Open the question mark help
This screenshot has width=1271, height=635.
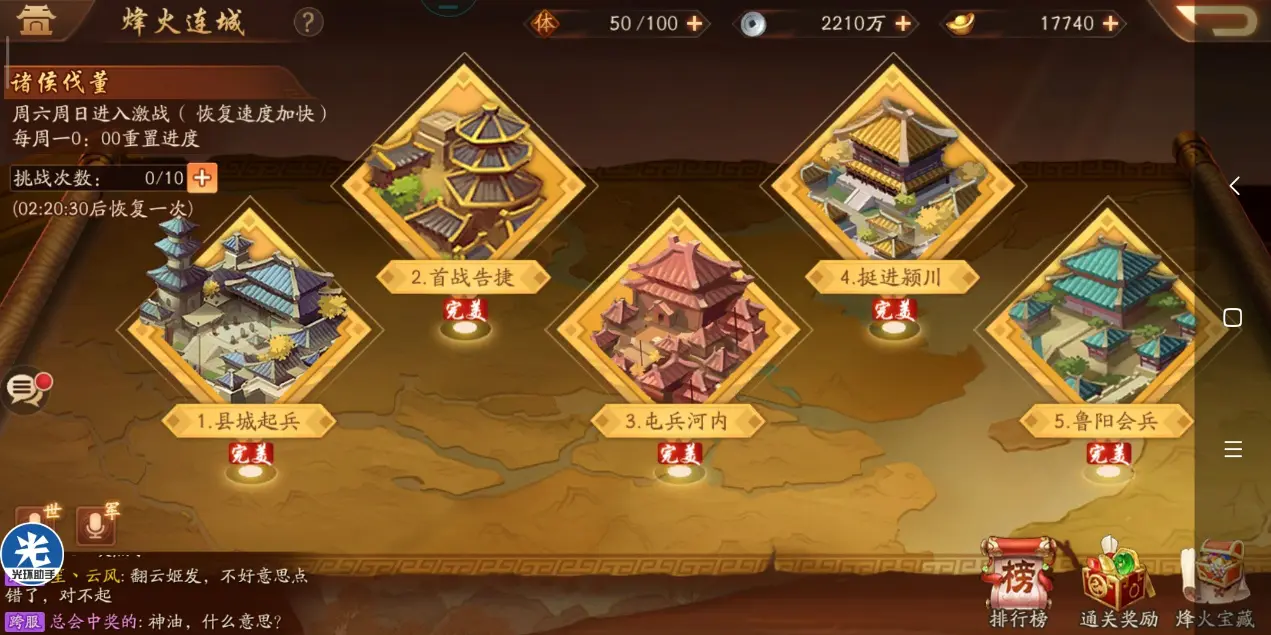click(309, 22)
